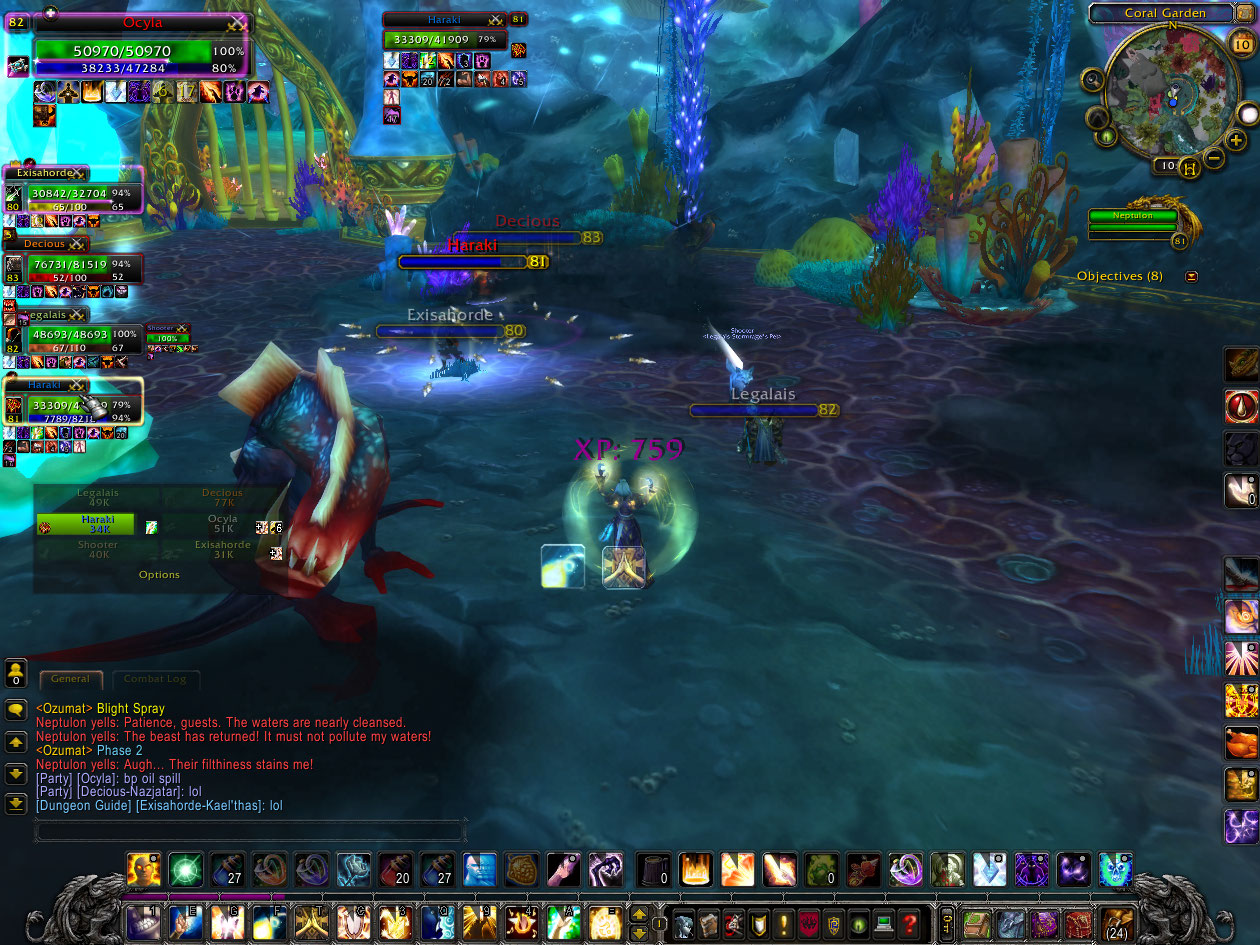Zoom in on the minimap
This screenshot has width=1260, height=945.
1237,141
